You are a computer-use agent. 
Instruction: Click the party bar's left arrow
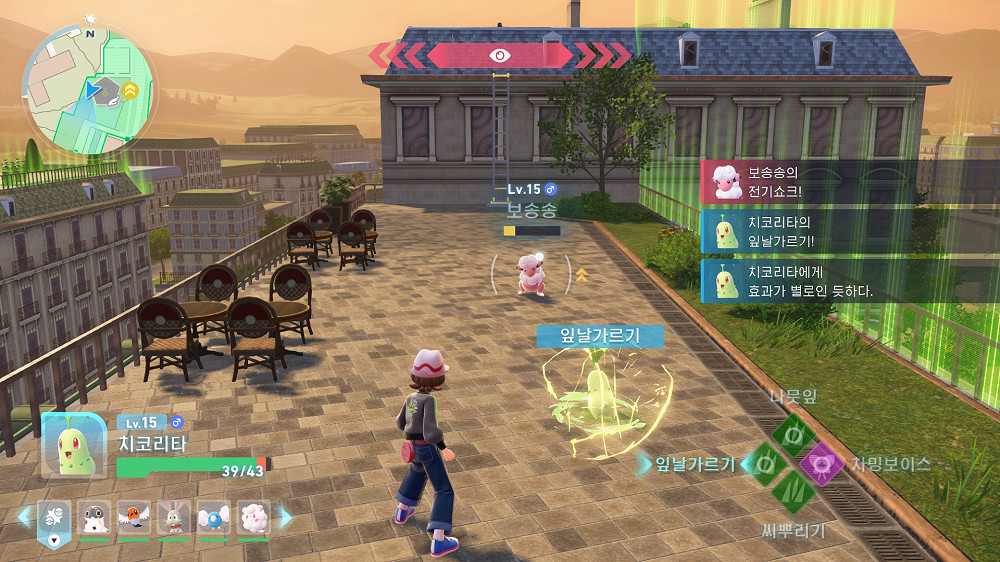25,517
